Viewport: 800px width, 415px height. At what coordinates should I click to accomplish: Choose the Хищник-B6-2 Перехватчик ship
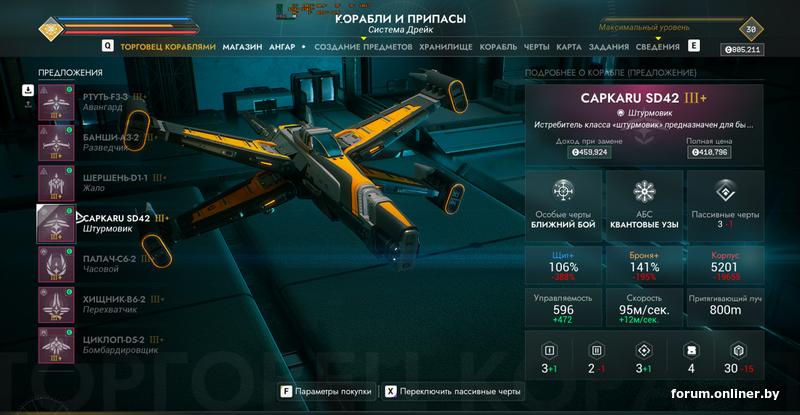[95, 304]
